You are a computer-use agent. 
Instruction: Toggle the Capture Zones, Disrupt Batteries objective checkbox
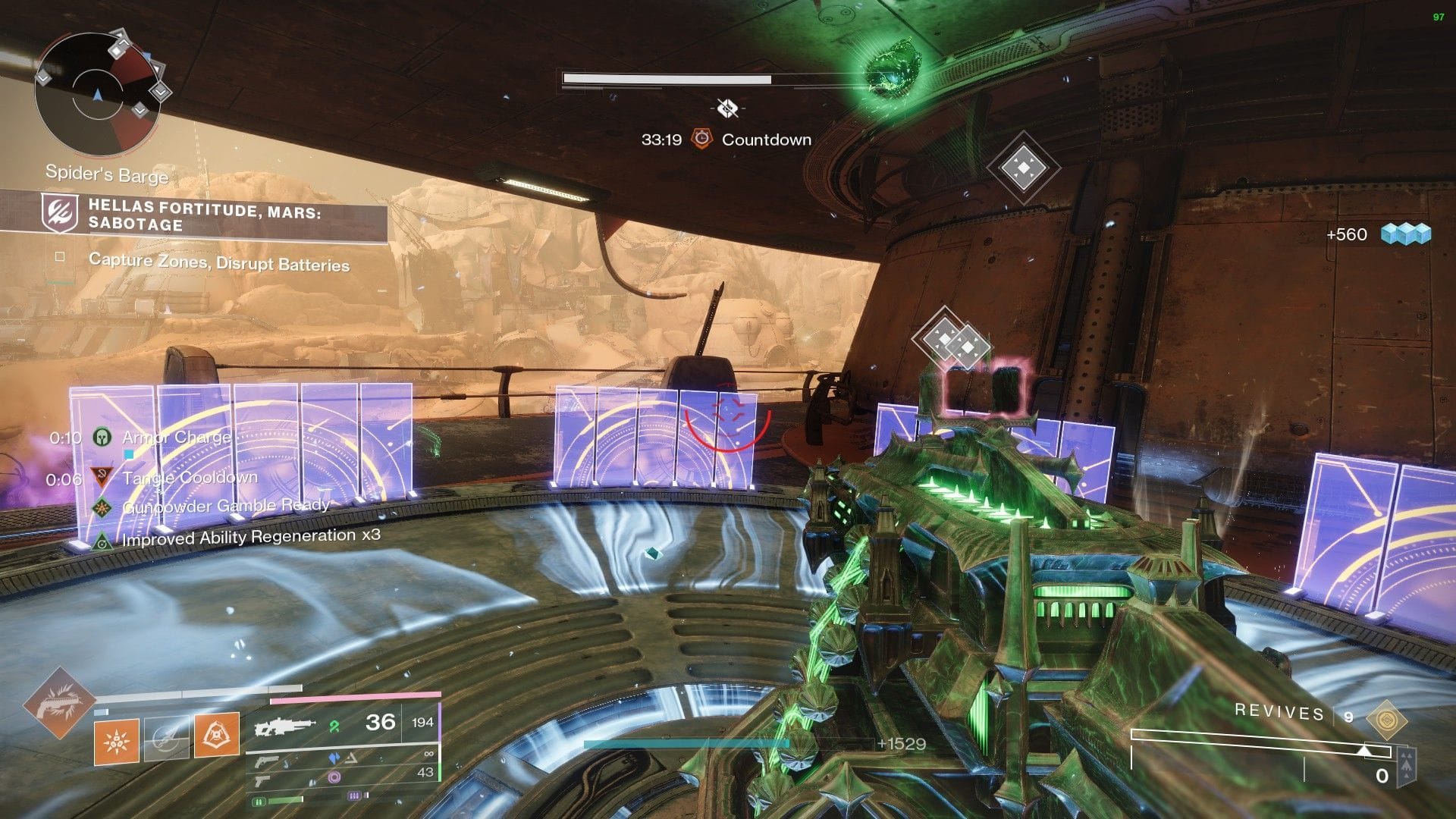pos(58,257)
